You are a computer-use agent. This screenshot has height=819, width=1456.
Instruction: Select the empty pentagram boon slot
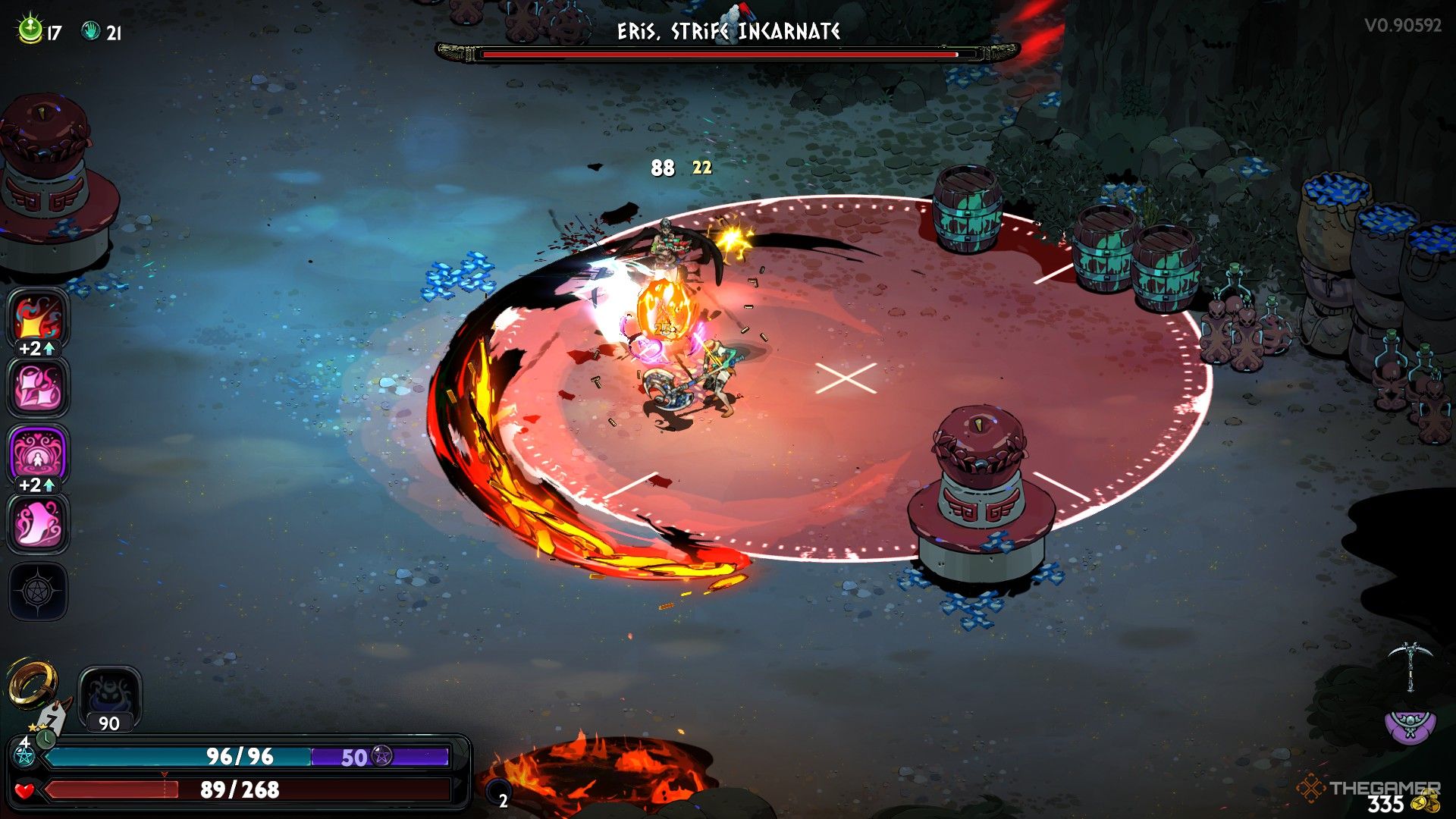pos(38,591)
